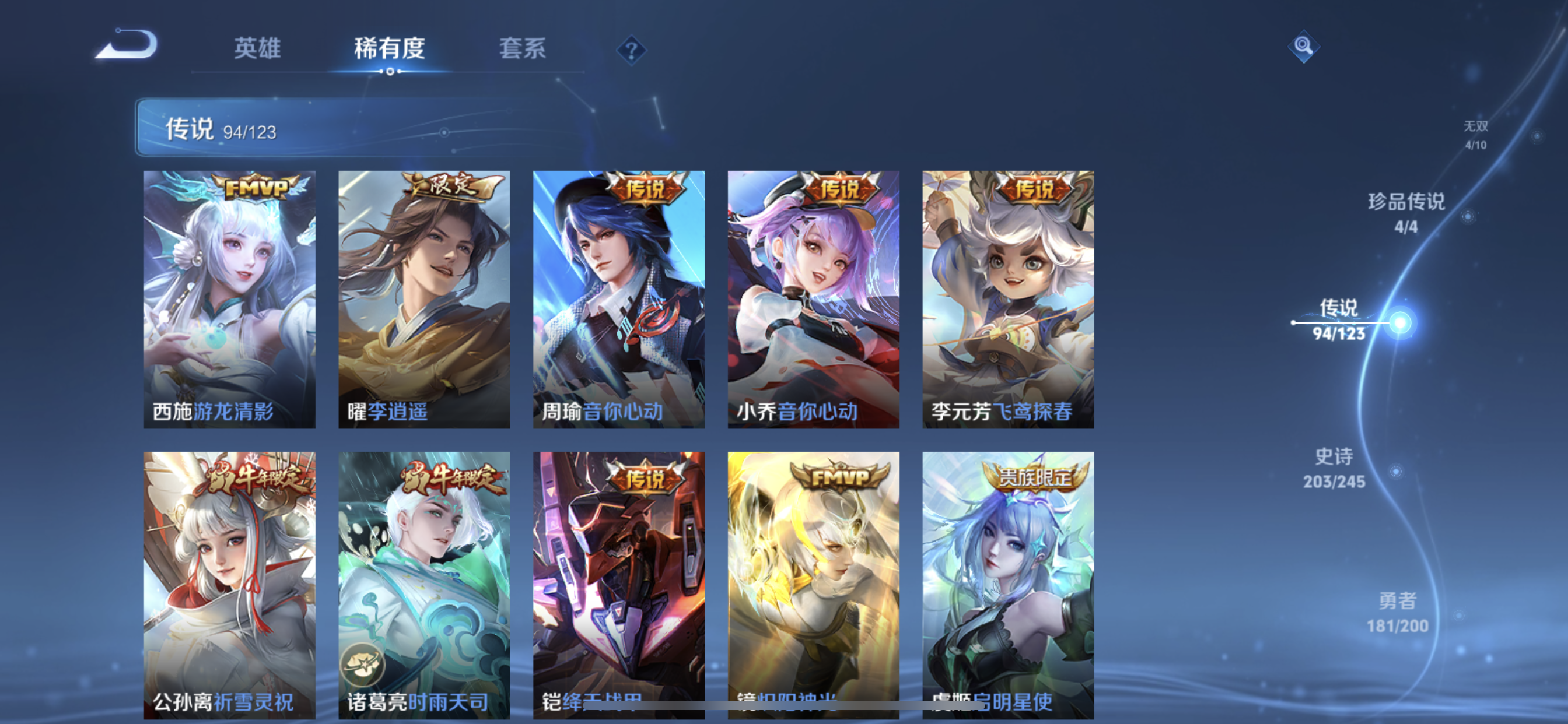Select the 稀有度 tab
1568x724 pixels.
(390, 48)
